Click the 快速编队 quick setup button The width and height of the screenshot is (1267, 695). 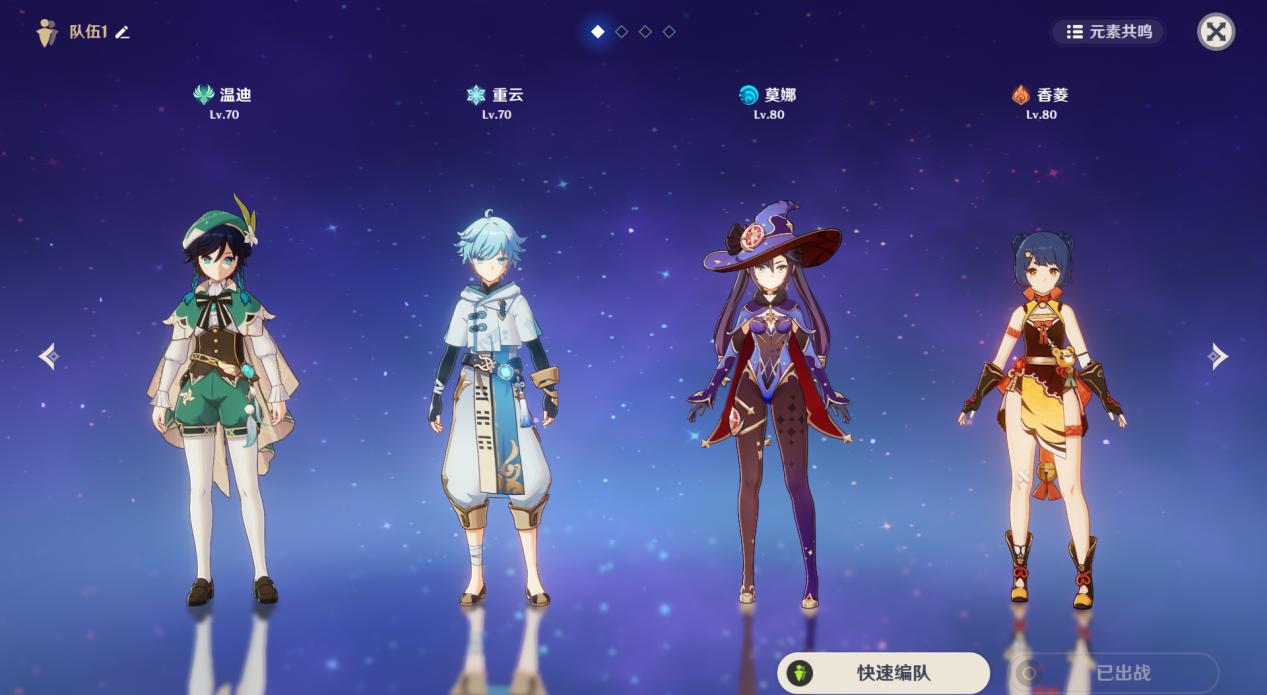tap(883, 673)
